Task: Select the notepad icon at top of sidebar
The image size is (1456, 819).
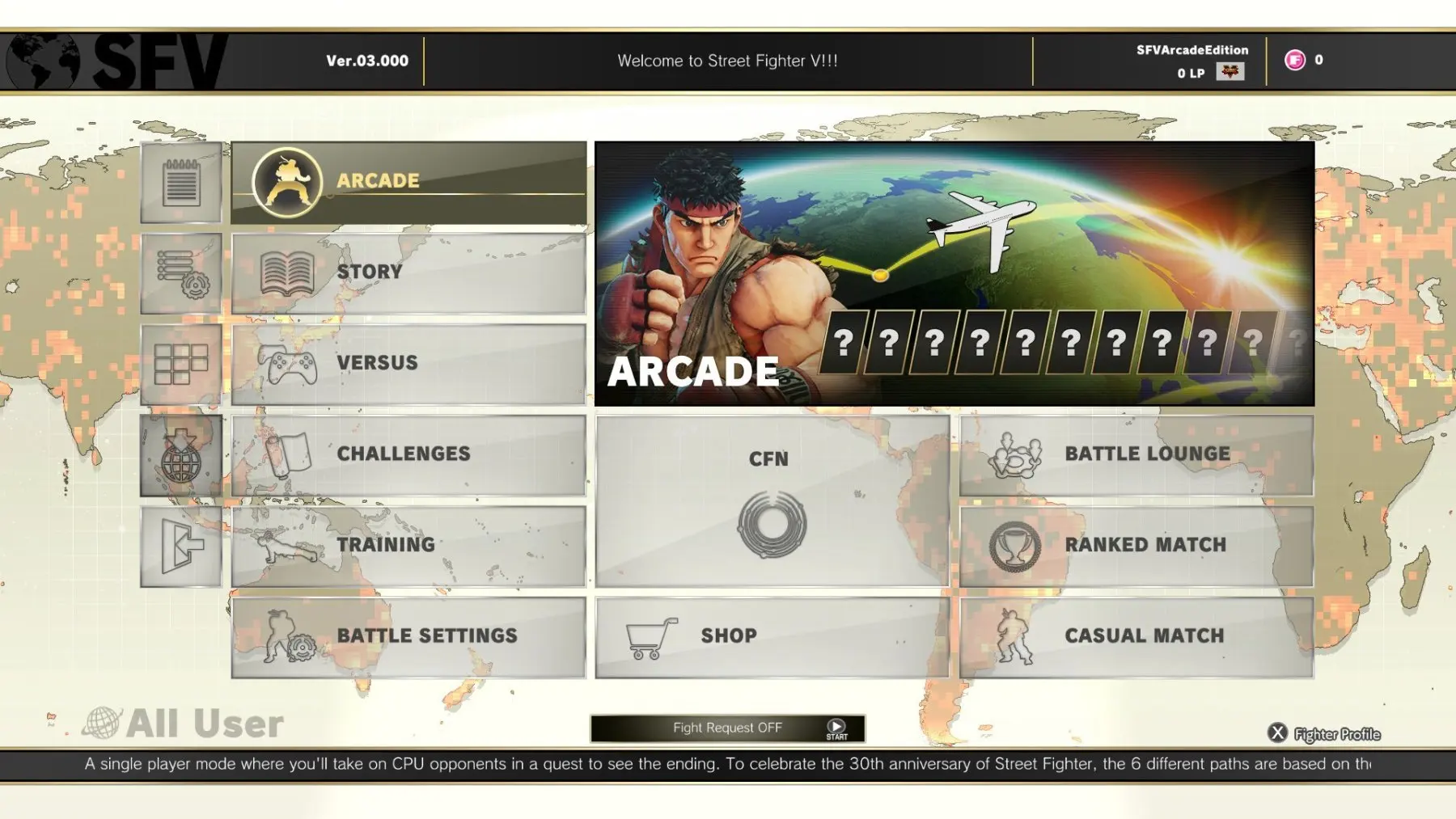Action: 180,182
